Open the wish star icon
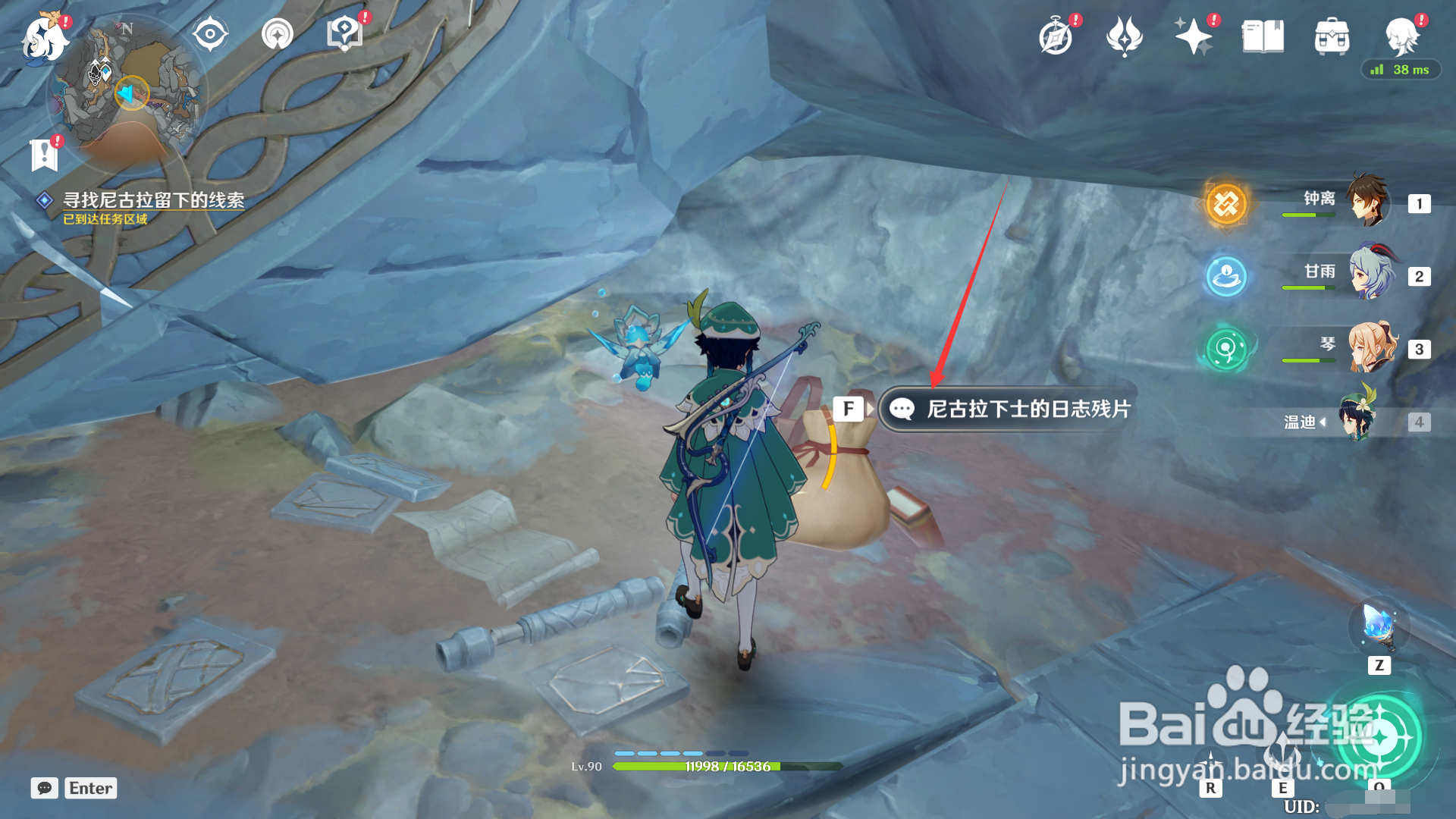1456x819 pixels. (x=1193, y=36)
